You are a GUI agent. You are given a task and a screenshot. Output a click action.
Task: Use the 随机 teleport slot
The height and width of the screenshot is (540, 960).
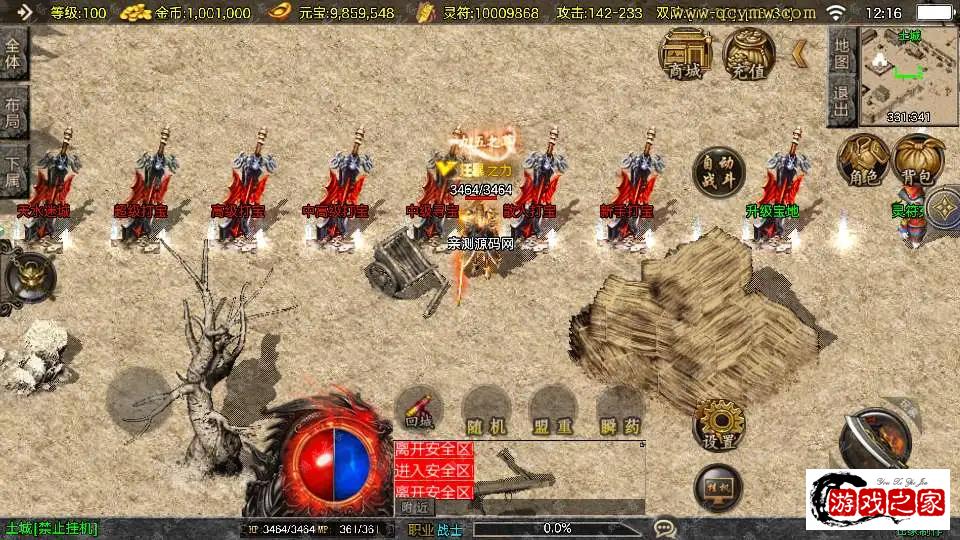pyautogui.click(x=486, y=410)
